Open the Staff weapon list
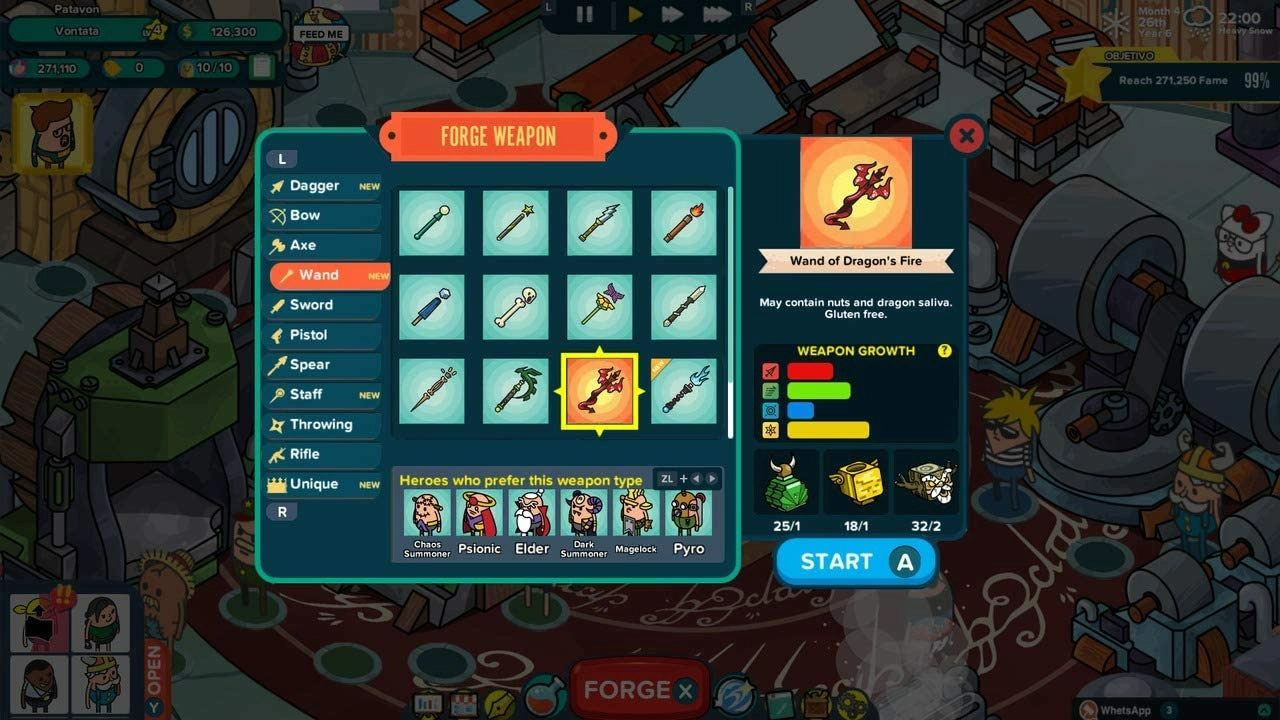The width and height of the screenshot is (1280, 720). (x=306, y=395)
